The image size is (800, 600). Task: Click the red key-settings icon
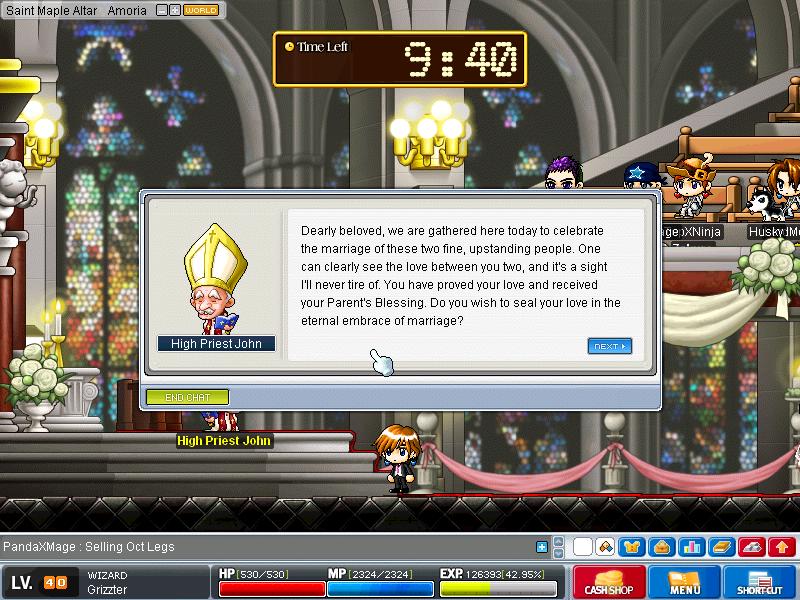tap(752, 547)
